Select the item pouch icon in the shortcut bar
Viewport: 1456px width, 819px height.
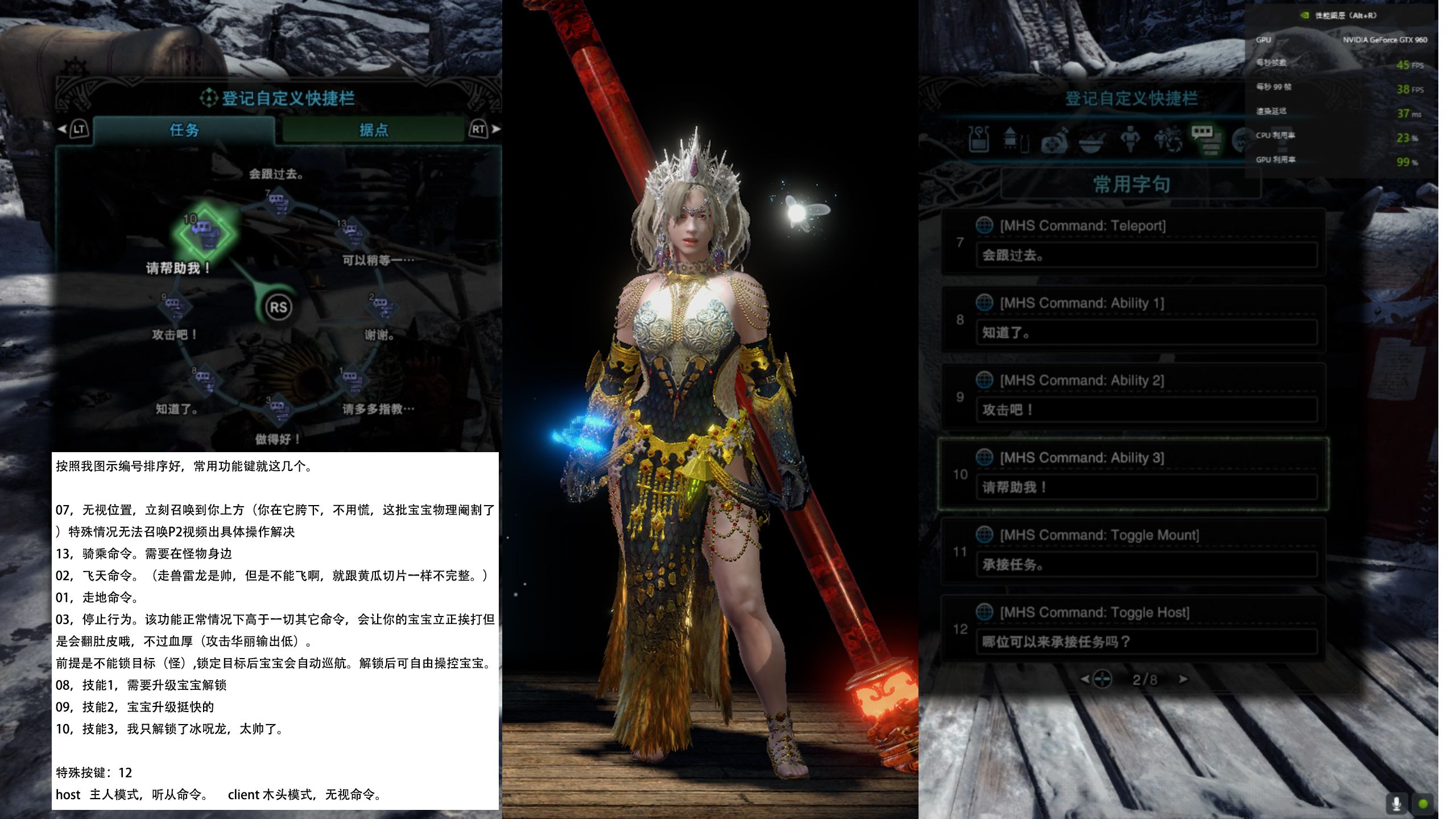pos(978,139)
